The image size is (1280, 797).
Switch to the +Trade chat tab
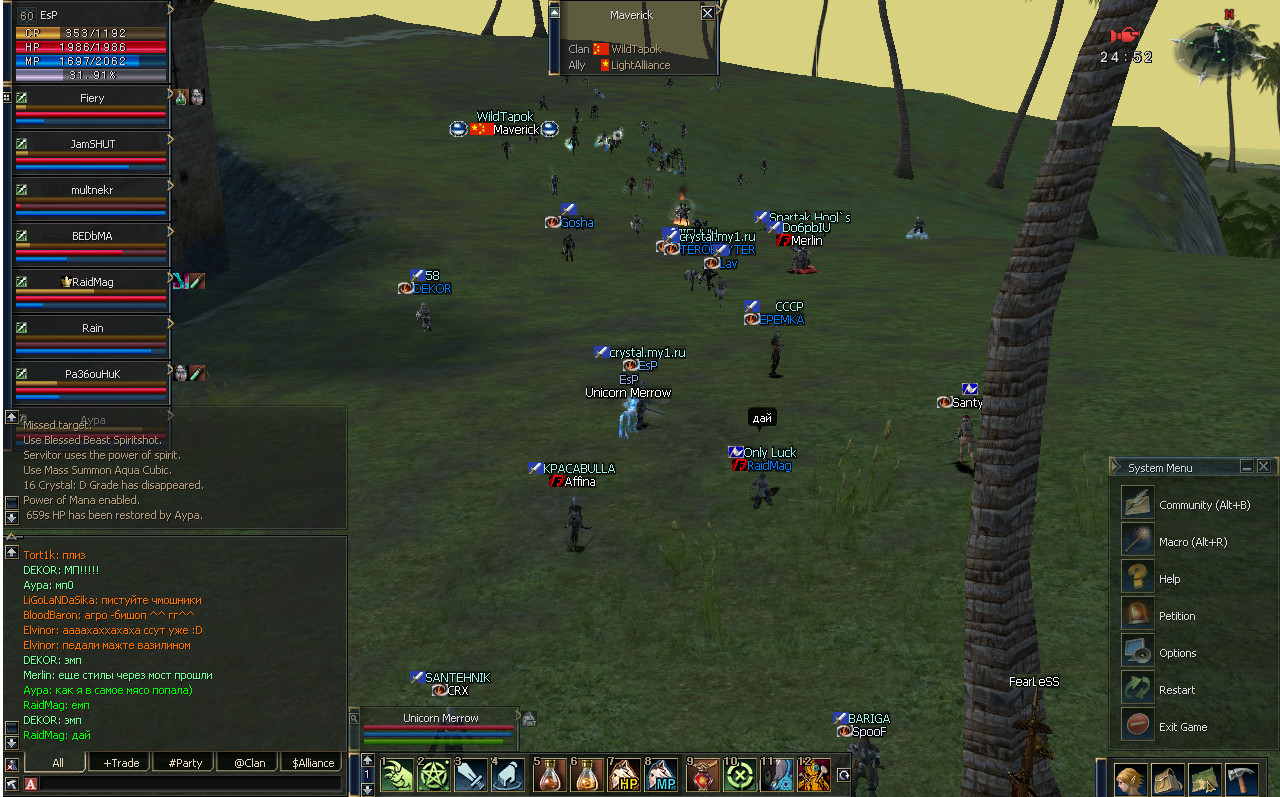coord(121,763)
